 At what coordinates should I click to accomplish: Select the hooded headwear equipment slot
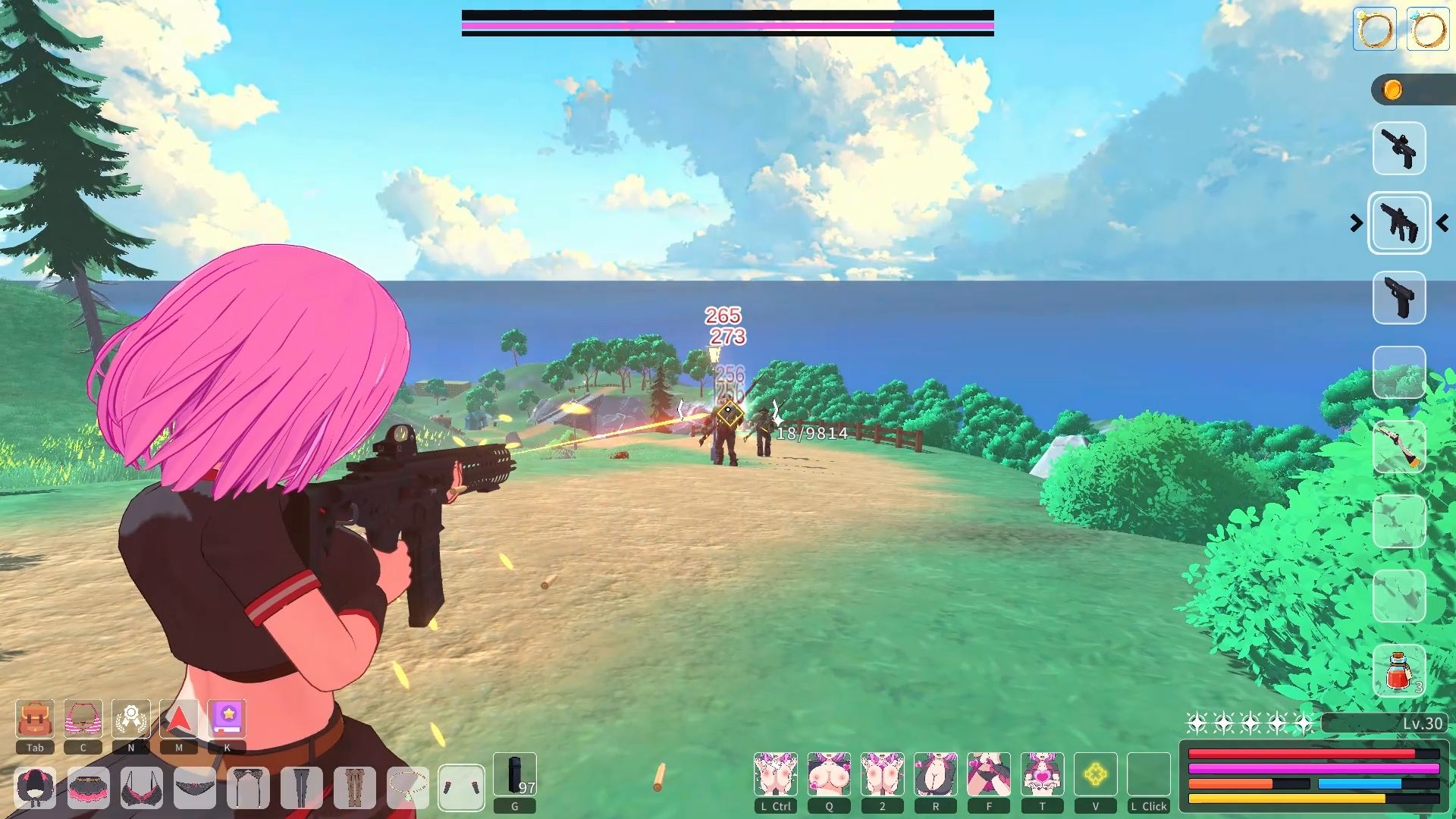tap(35, 787)
